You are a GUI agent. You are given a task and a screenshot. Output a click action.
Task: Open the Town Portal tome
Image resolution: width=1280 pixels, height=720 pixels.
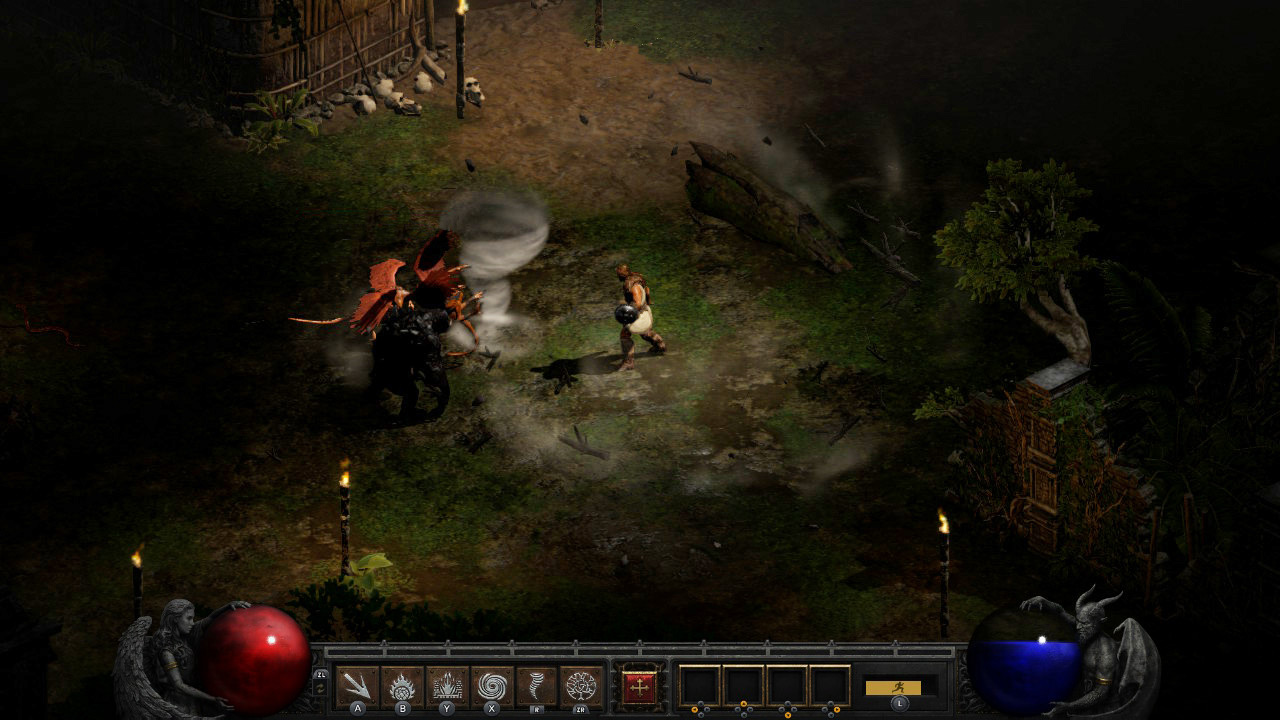[640, 686]
